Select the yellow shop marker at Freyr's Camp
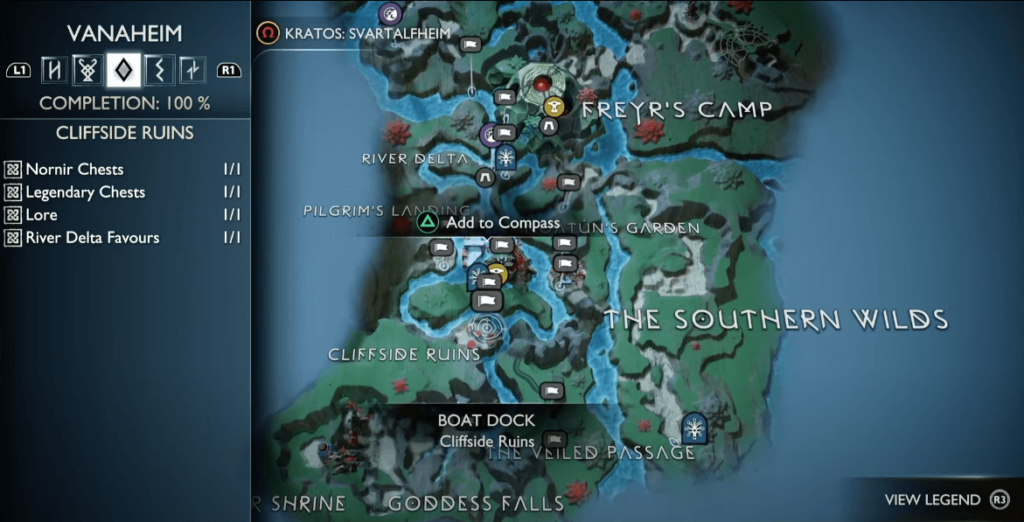1024x522 pixels. [553, 107]
